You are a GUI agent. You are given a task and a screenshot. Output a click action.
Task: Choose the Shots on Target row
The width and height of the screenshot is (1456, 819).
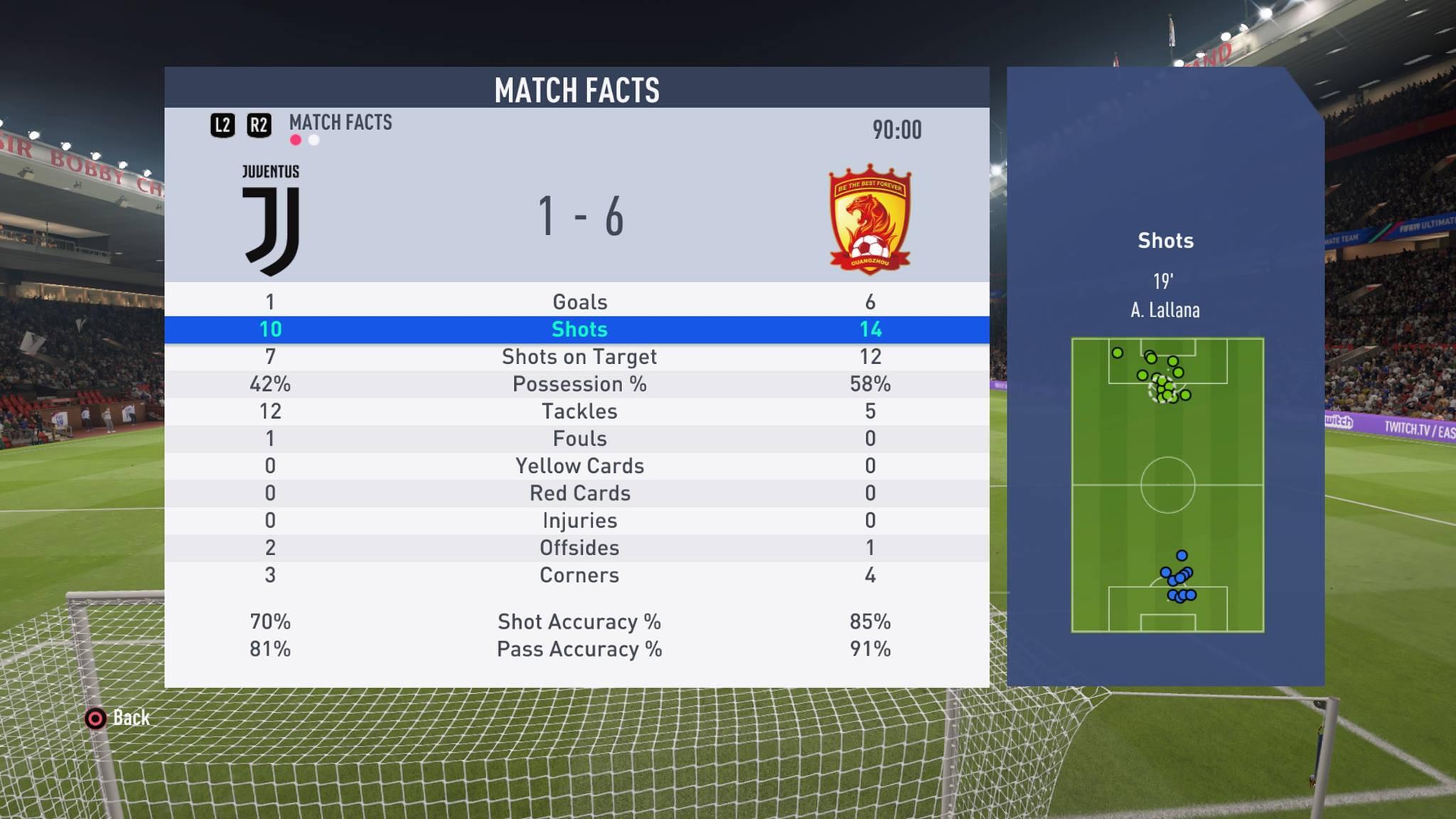pyautogui.click(x=579, y=357)
